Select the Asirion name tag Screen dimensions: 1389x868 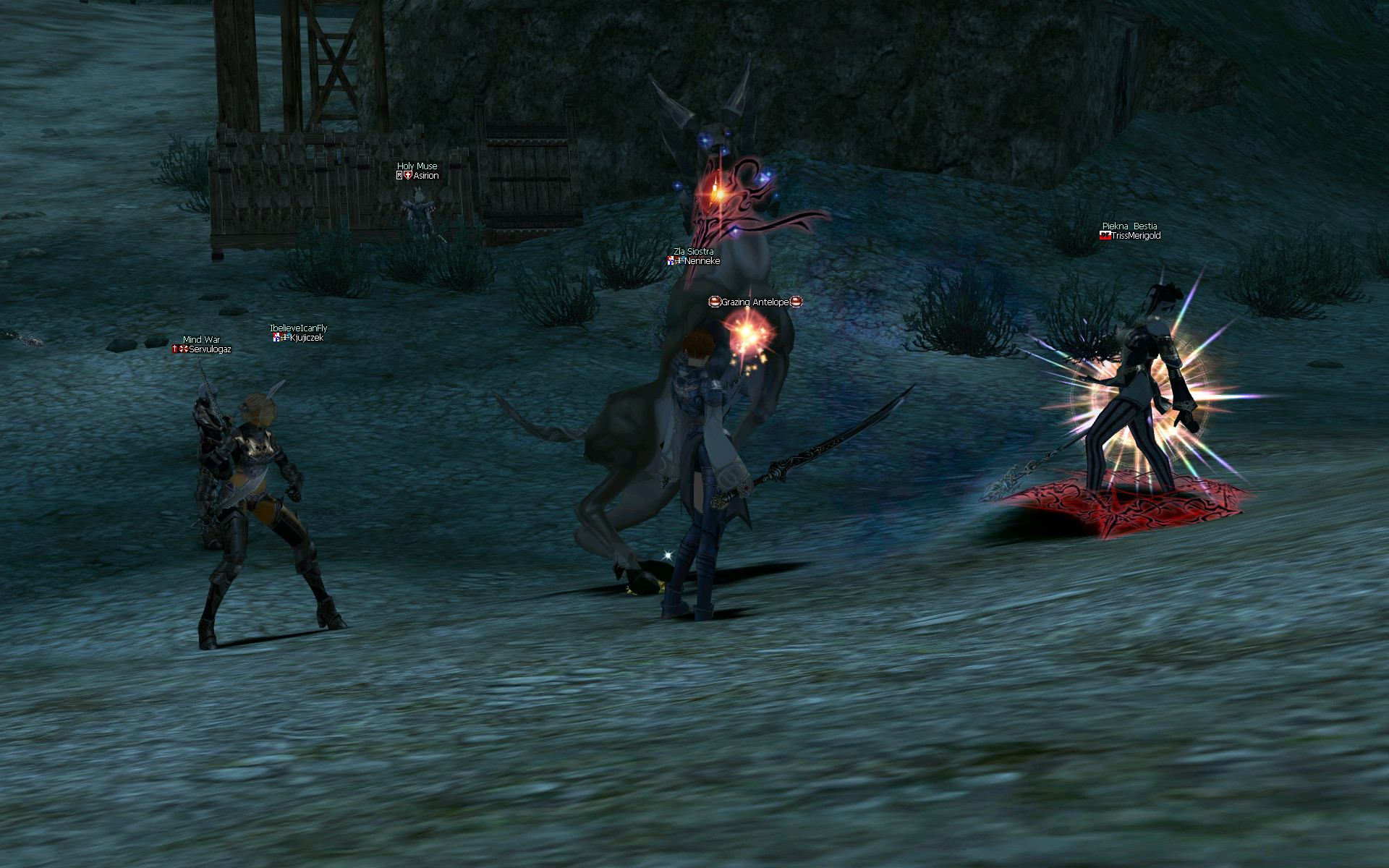pos(425,176)
